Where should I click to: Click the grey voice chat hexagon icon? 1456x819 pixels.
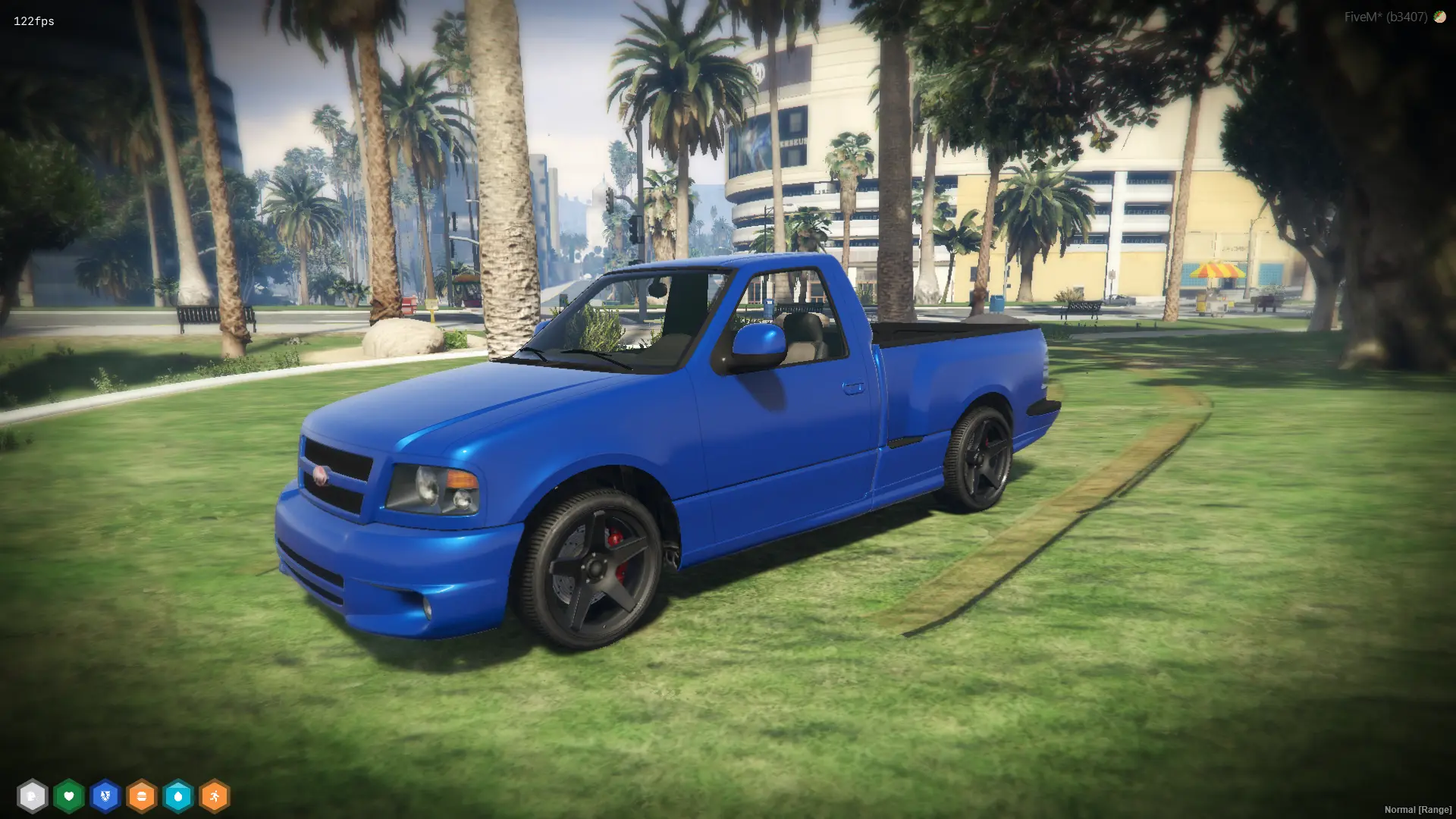point(32,796)
